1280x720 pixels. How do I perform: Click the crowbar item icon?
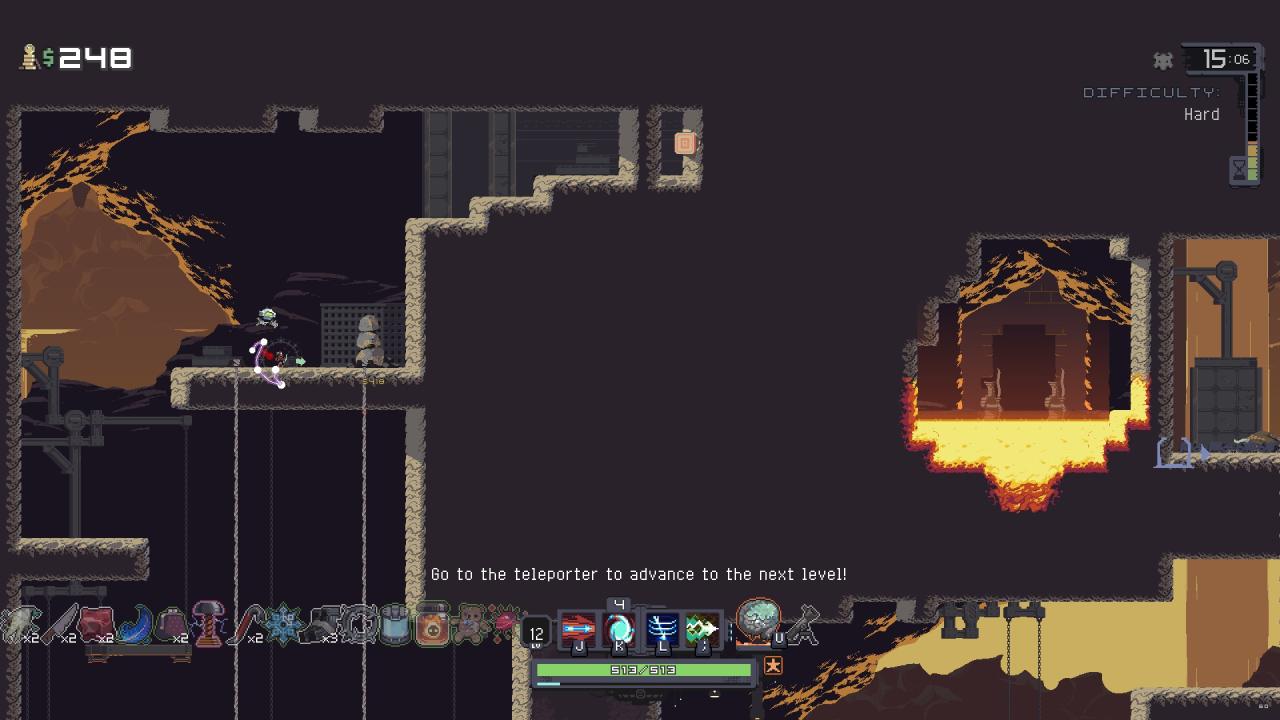244,625
